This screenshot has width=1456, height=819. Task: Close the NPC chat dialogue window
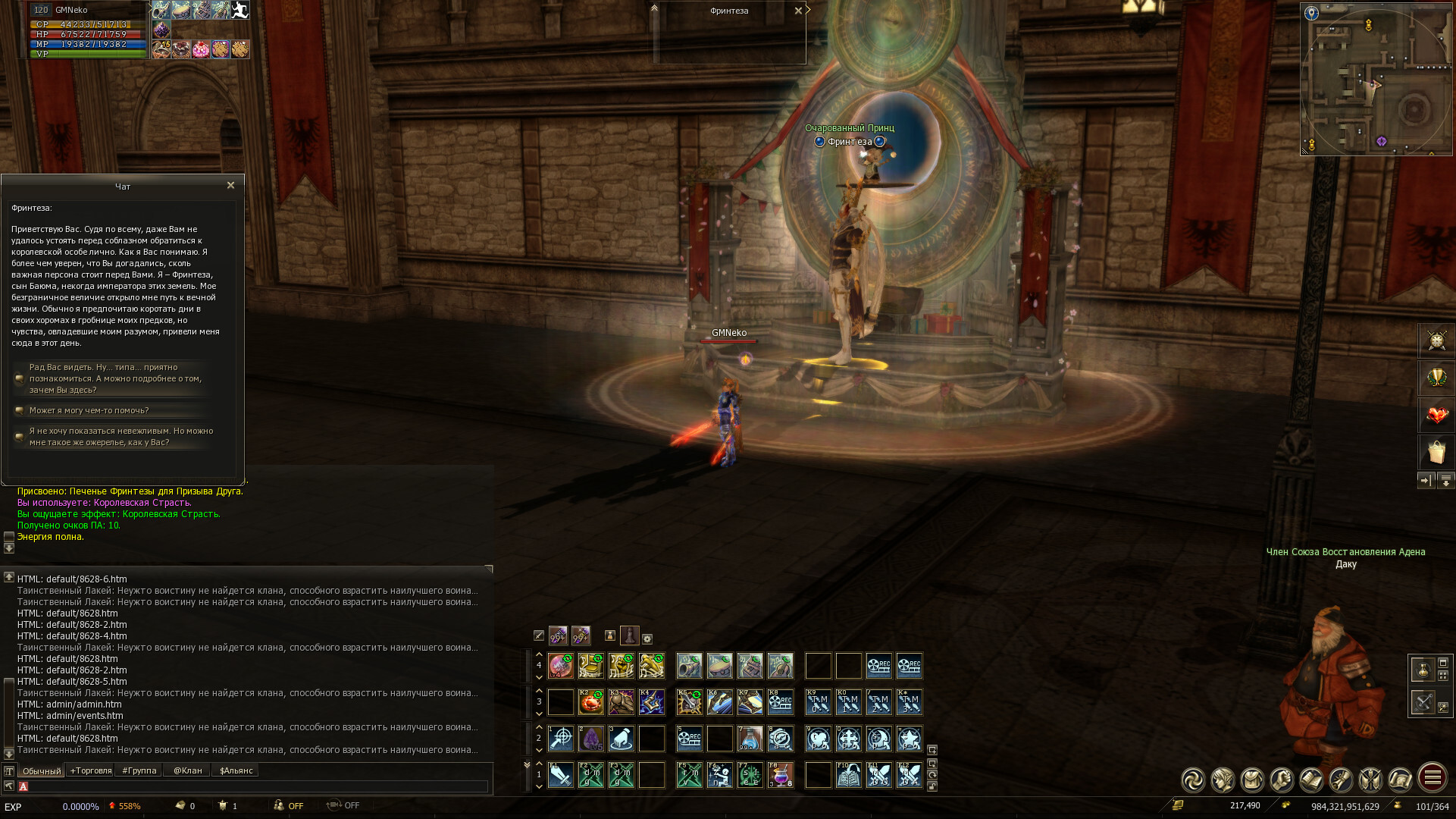(230, 185)
